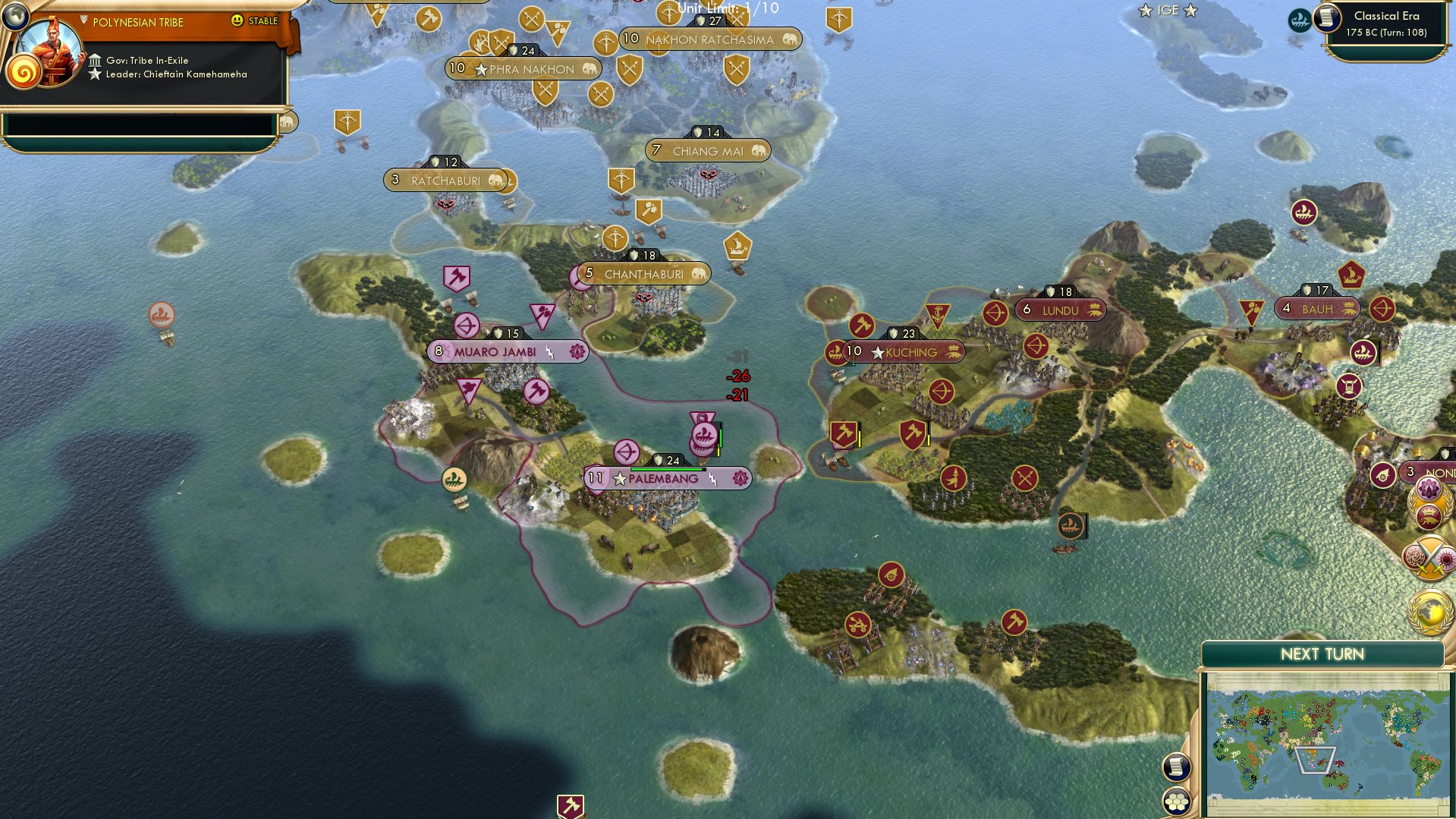1456x819 pixels.
Task: Open the Social Policies laurel medallion icon
Action: [x=1427, y=502]
